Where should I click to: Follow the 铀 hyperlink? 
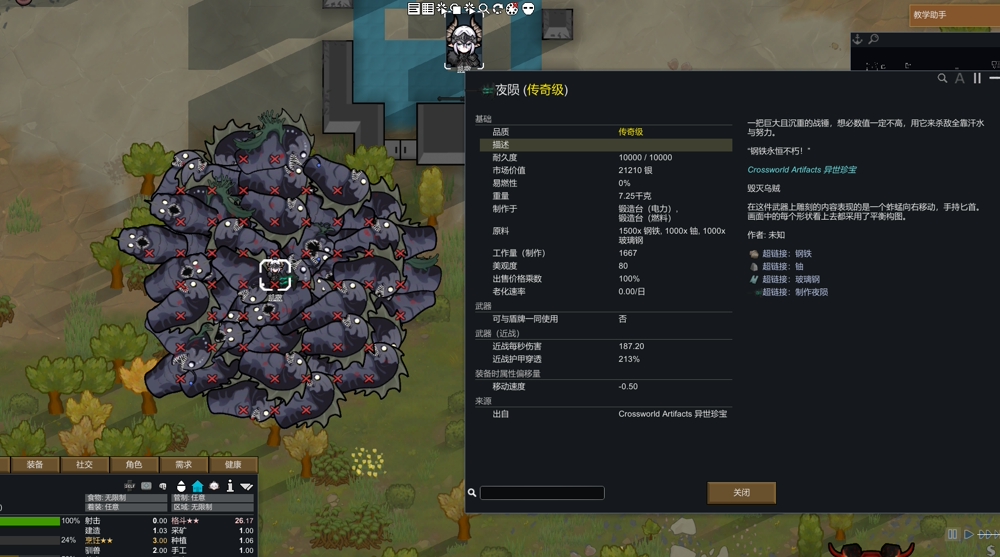click(782, 267)
